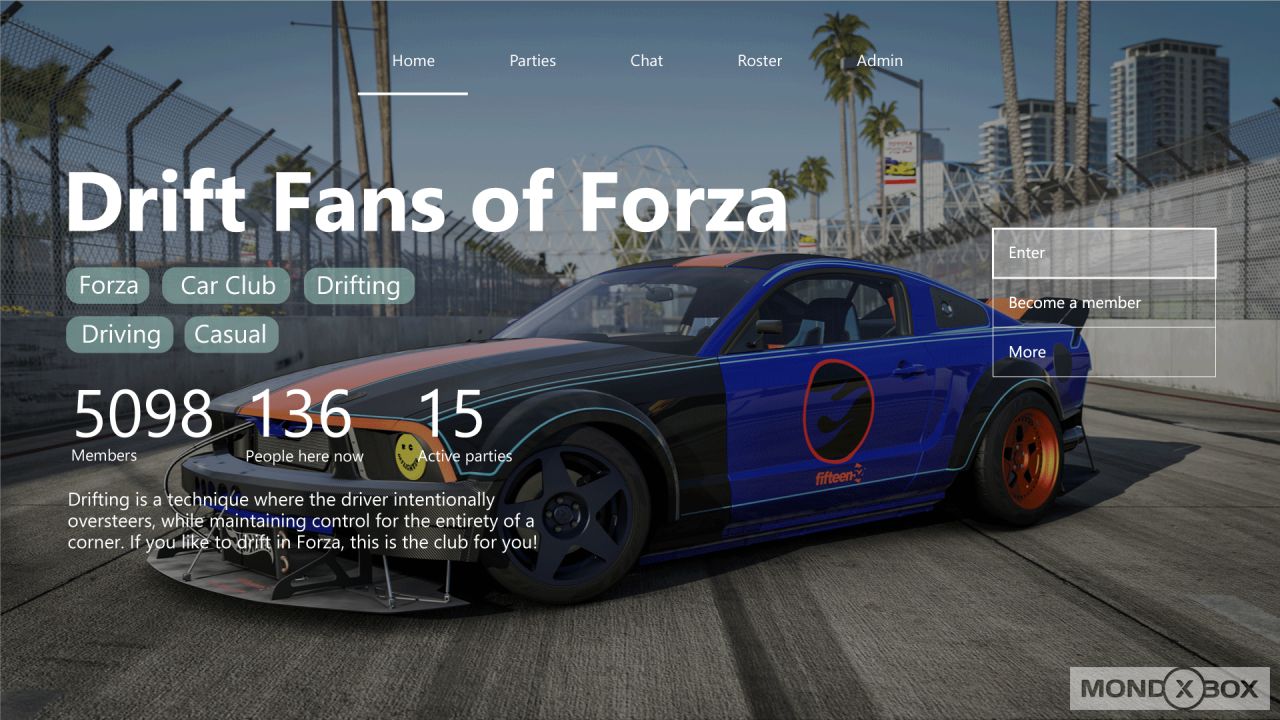Return to the Home tab

[413, 60]
